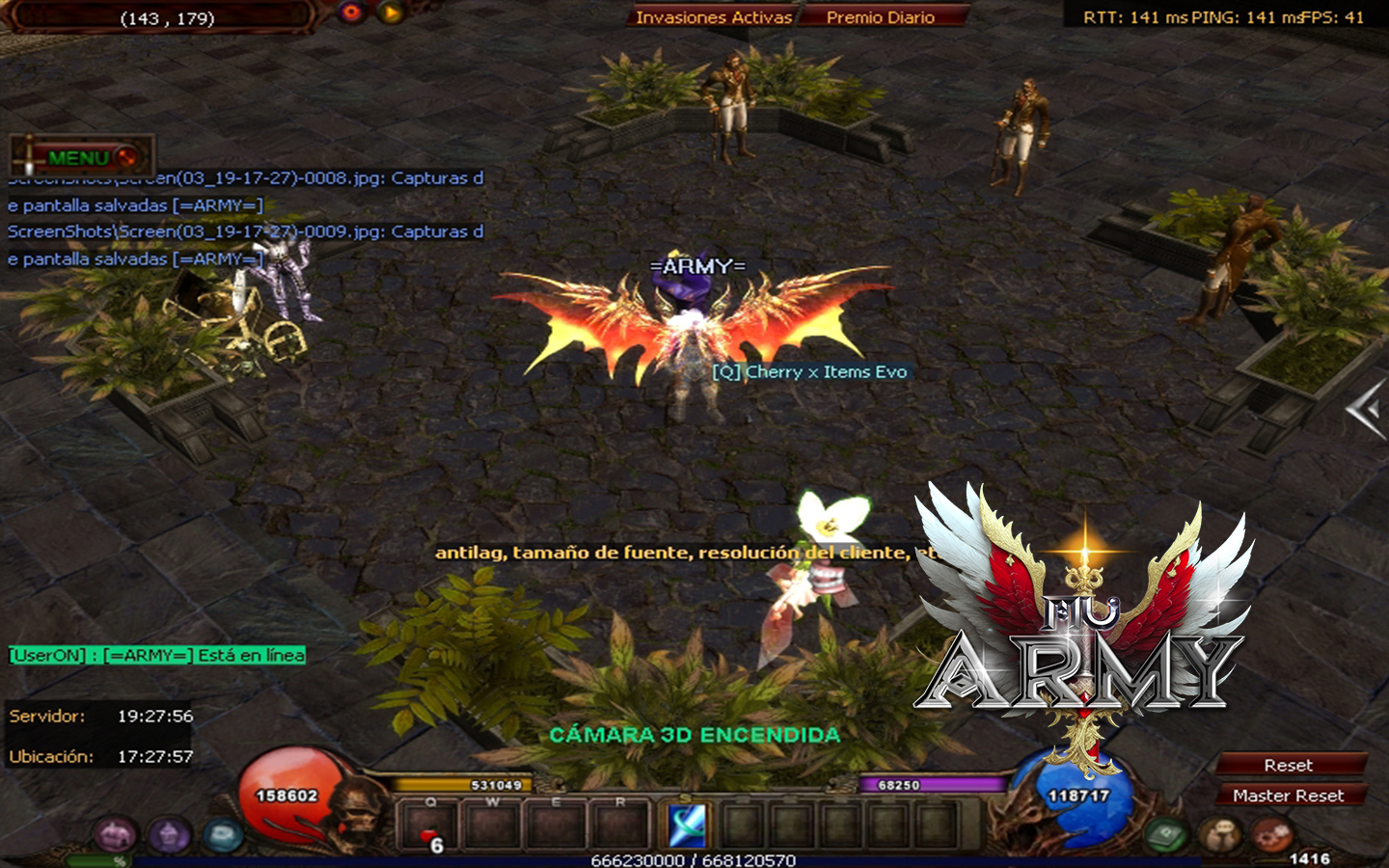Click the teal round icon beside health orb

pos(222,833)
